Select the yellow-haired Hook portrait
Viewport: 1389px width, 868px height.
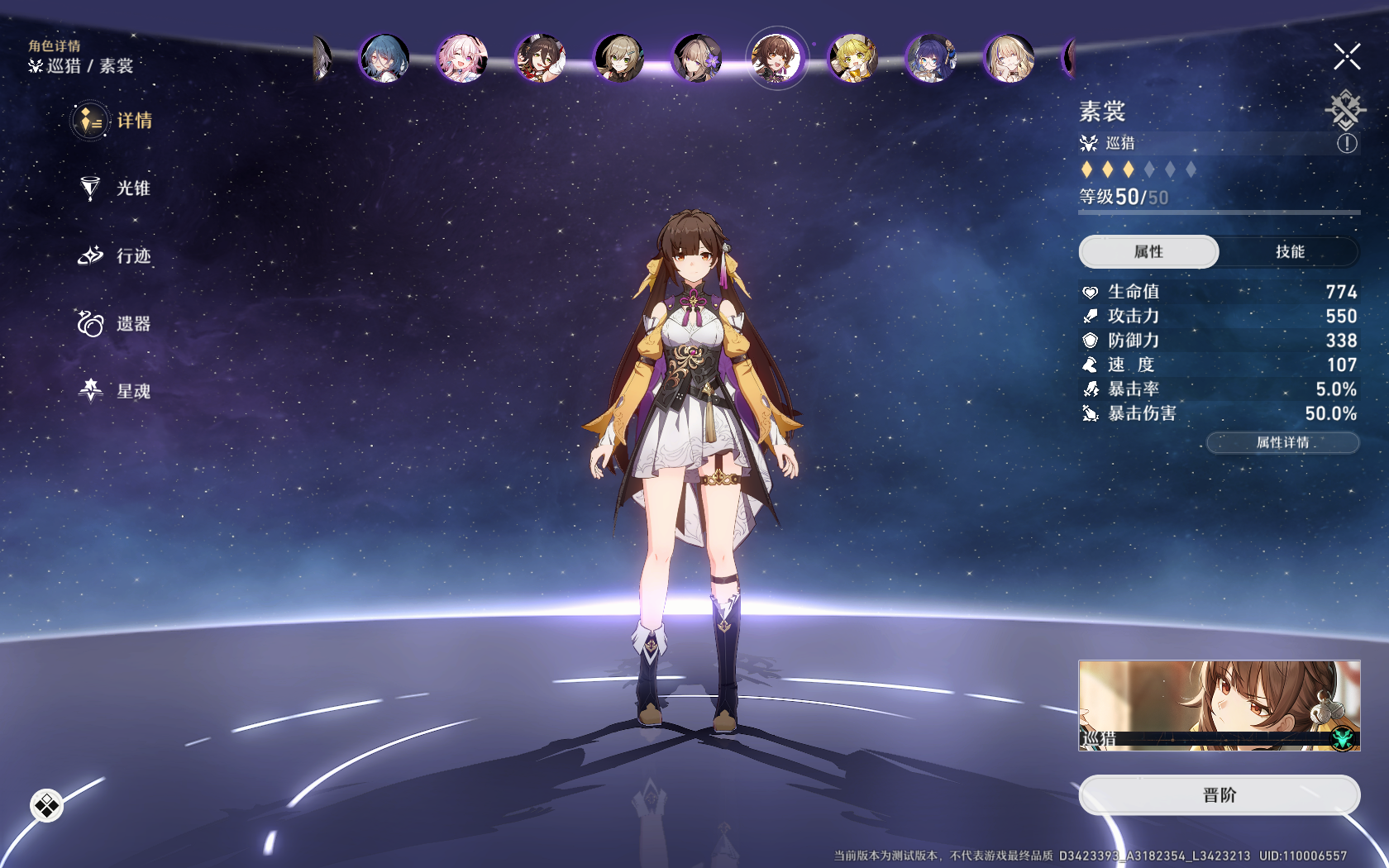pos(853,59)
